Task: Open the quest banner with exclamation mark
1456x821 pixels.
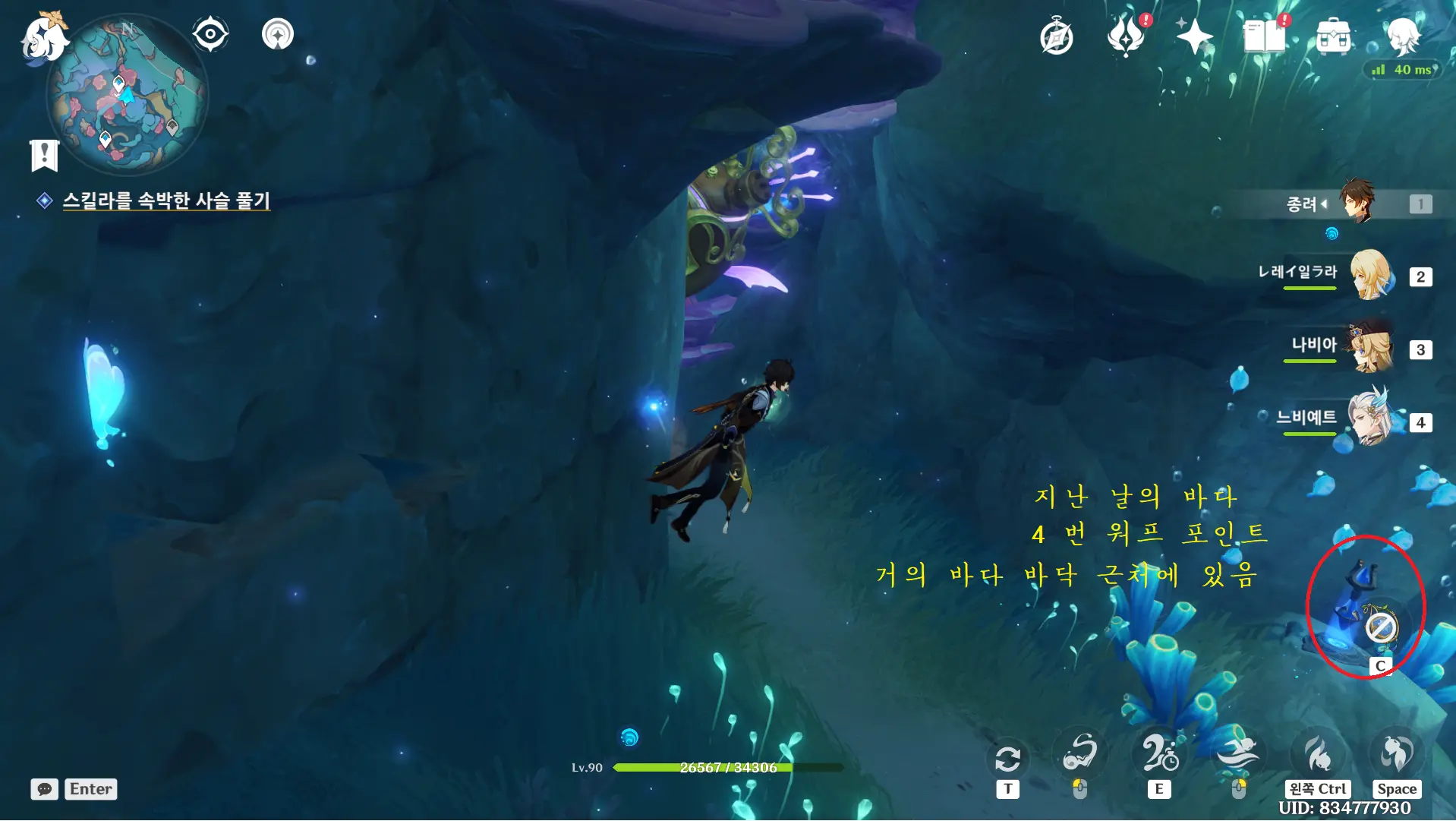Action: coord(44,155)
